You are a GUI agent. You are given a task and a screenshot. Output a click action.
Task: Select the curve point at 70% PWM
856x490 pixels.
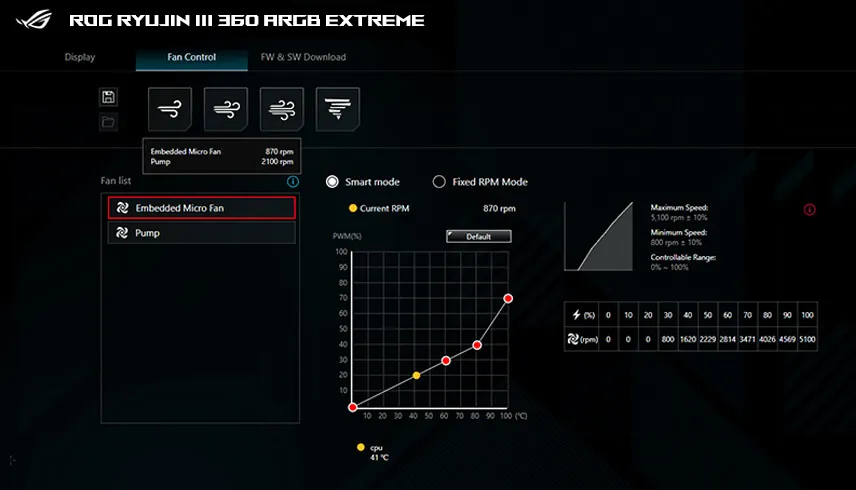click(x=508, y=298)
